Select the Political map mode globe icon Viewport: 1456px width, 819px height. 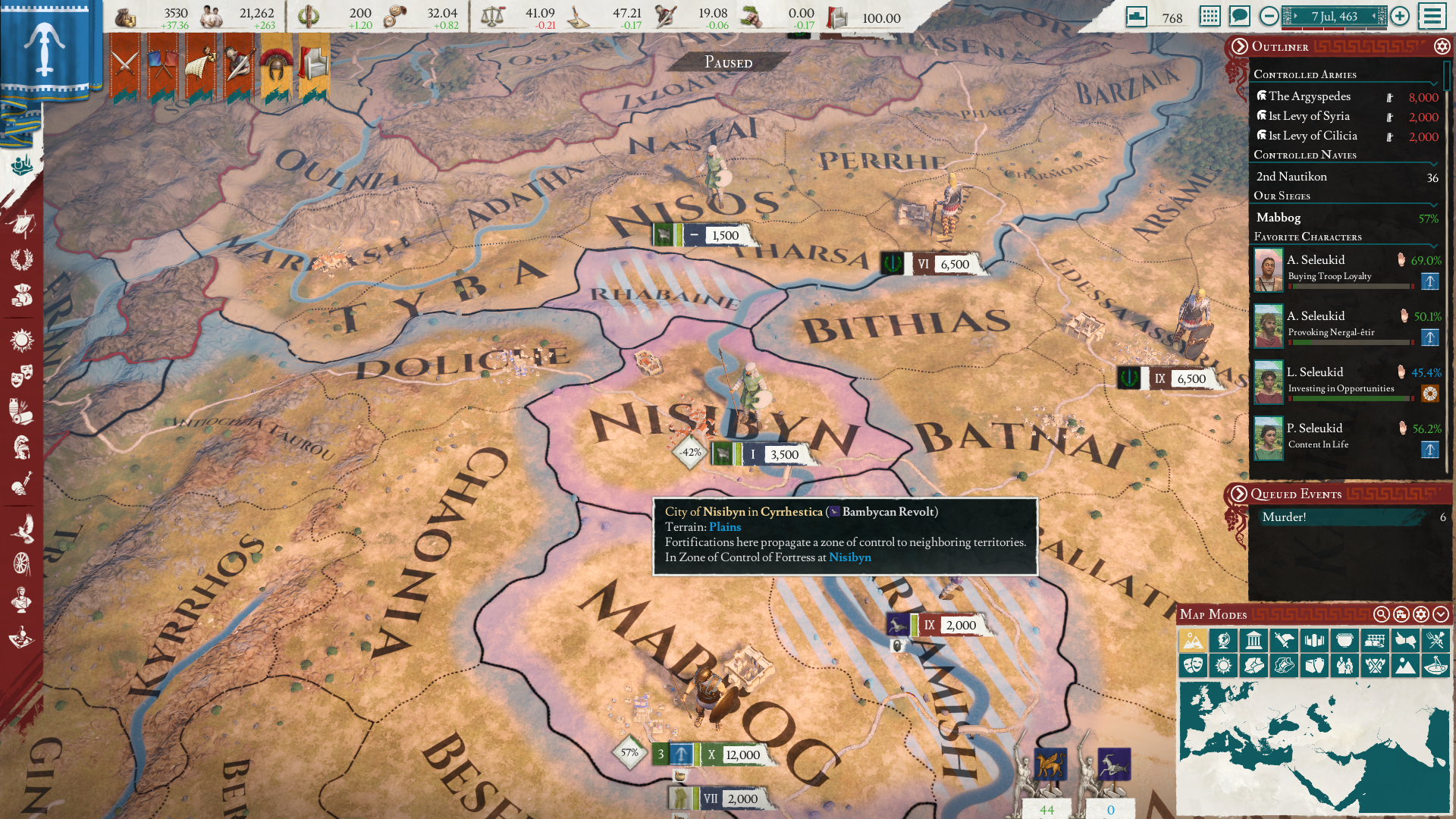click(x=1223, y=641)
